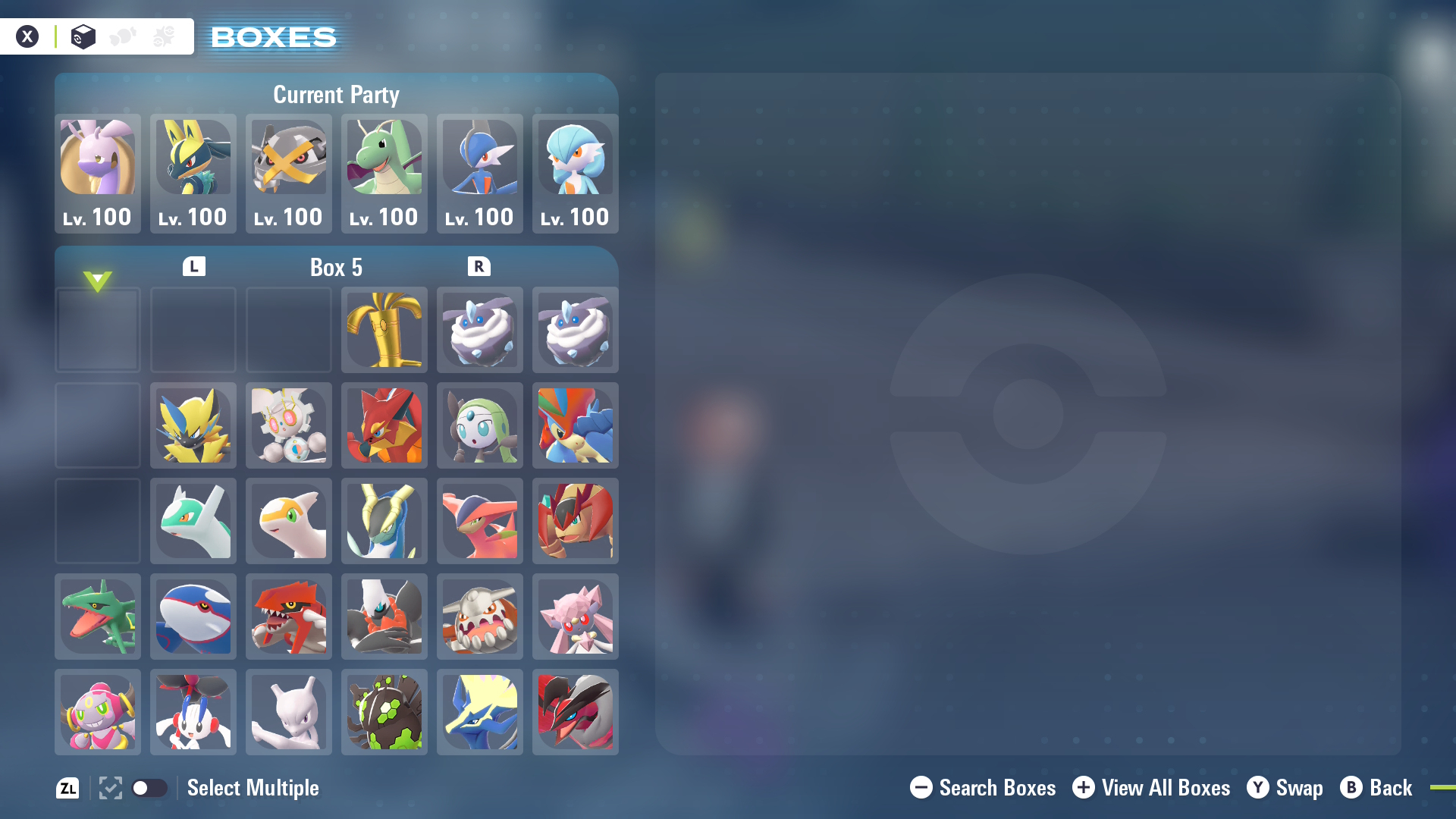Pick the Lucario party slot
The height and width of the screenshot is (819, 1456).
point(193,173)
